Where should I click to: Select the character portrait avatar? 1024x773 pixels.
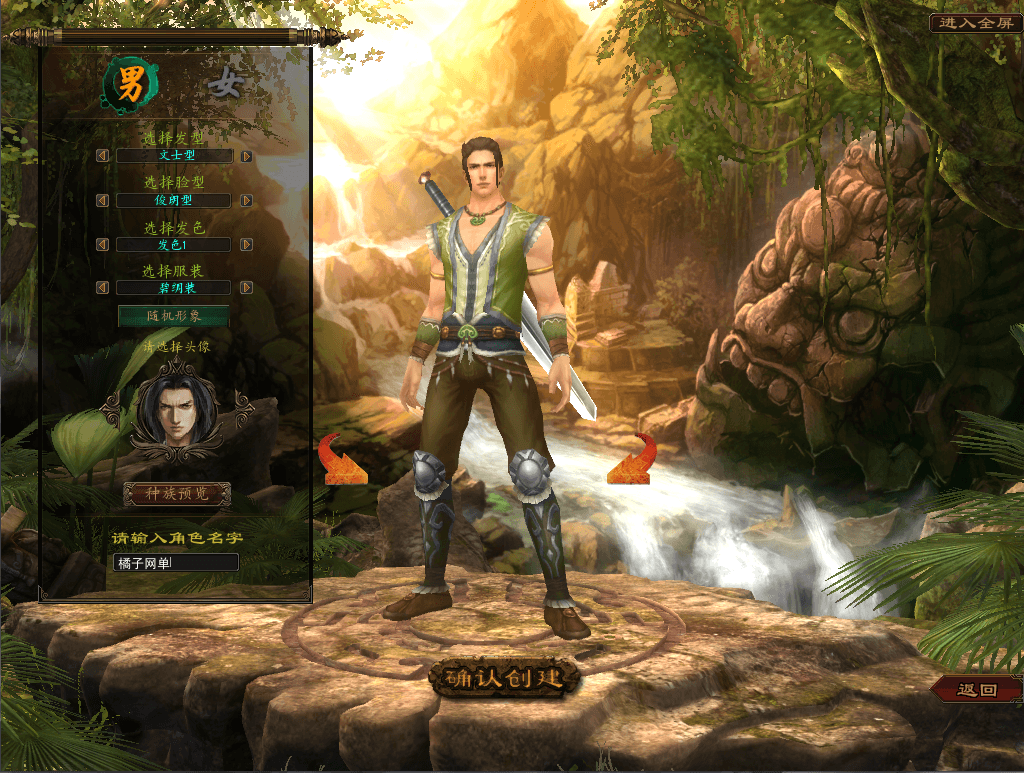point(176,411)
